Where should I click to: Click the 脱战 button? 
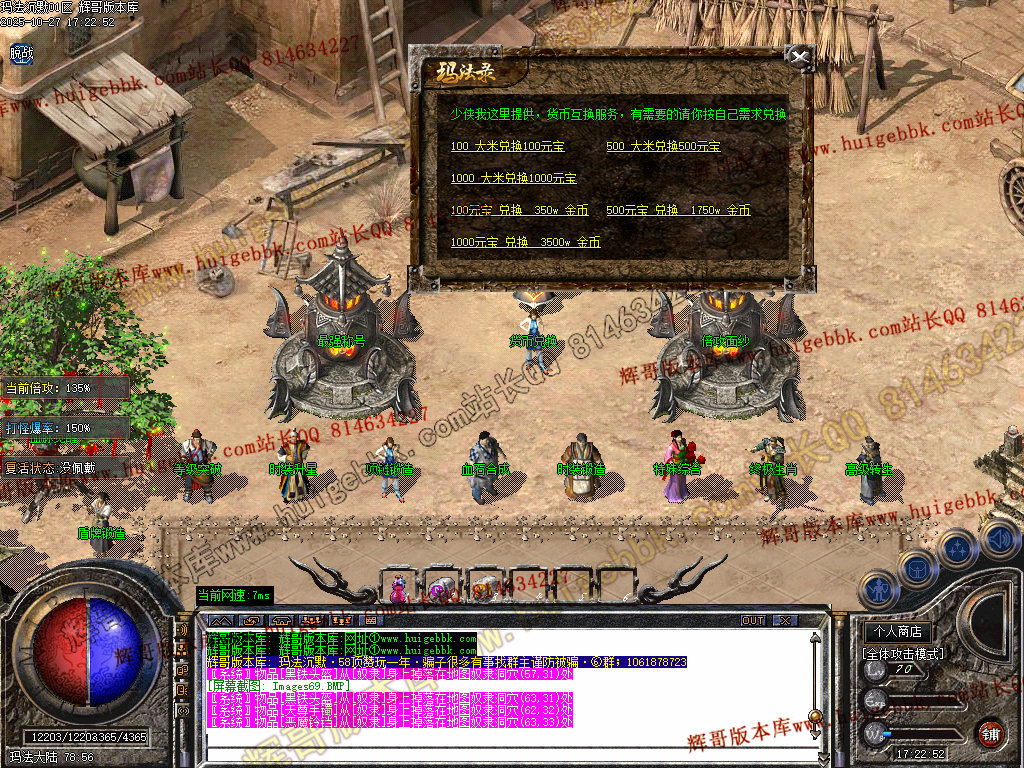coord(21,53)
